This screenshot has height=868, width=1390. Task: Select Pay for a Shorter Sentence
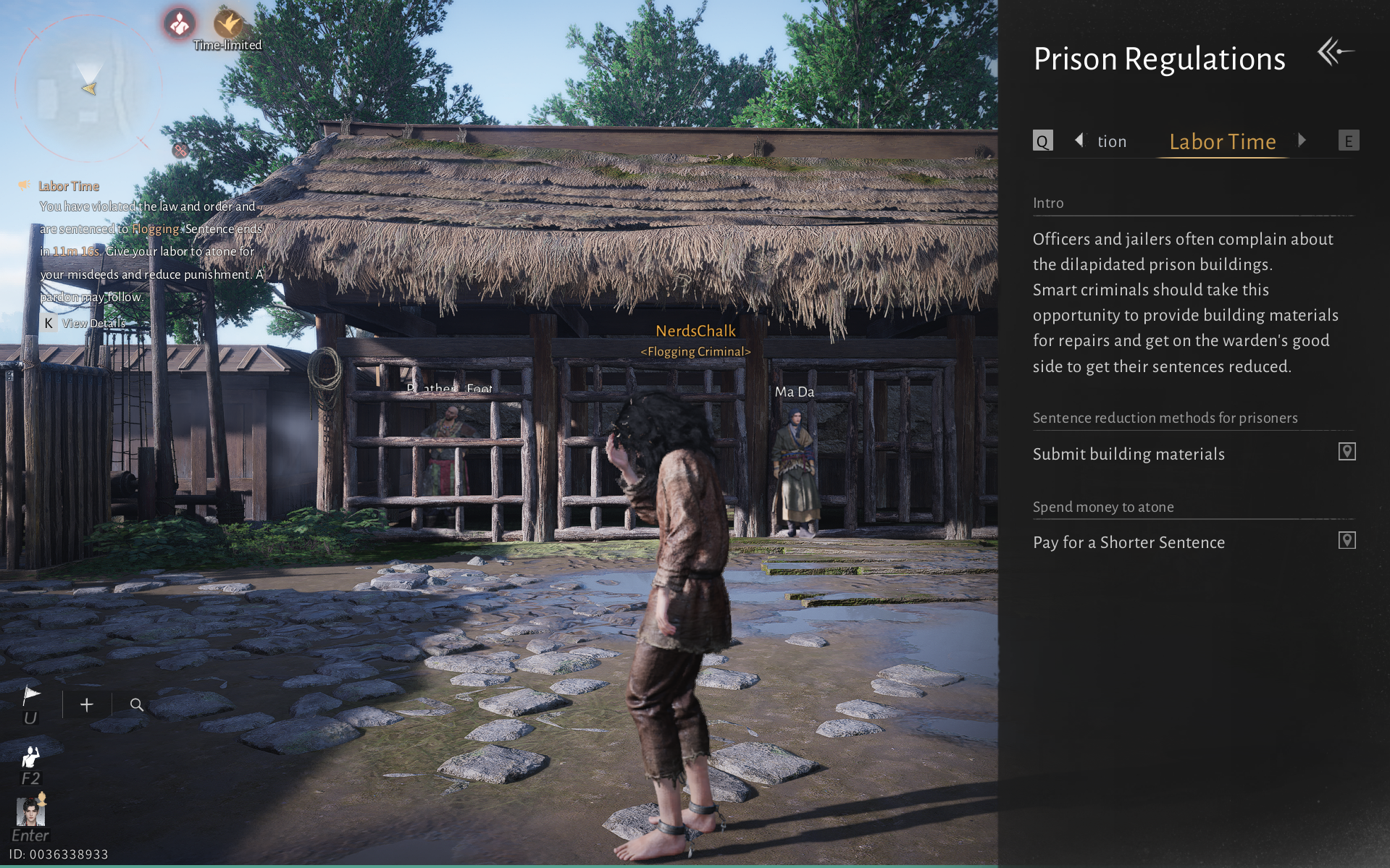[1129, 542]
